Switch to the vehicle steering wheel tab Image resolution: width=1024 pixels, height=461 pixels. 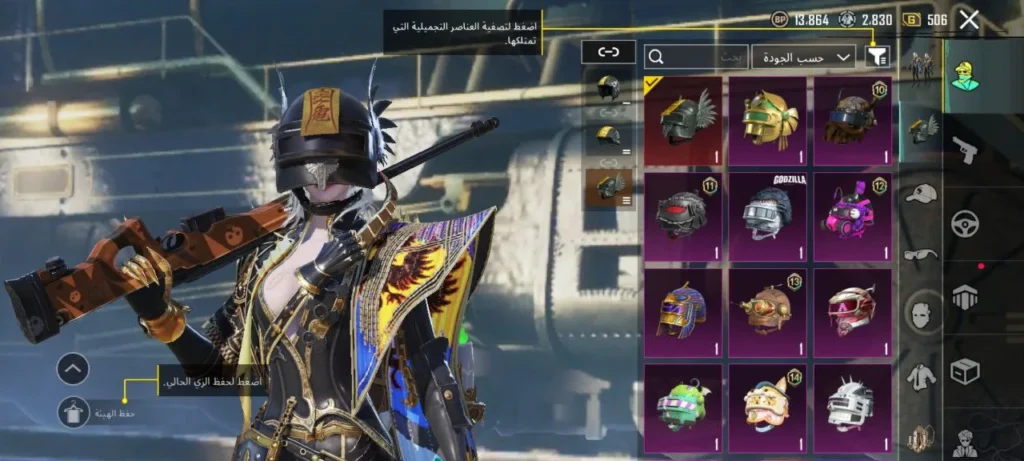click(963, 224)
